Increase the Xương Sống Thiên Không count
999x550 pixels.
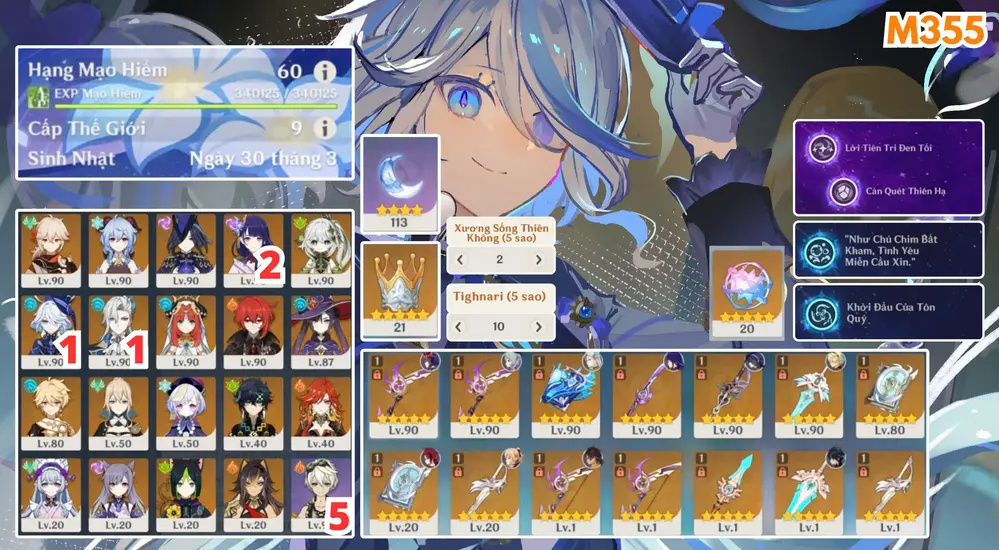coord(538,260)
